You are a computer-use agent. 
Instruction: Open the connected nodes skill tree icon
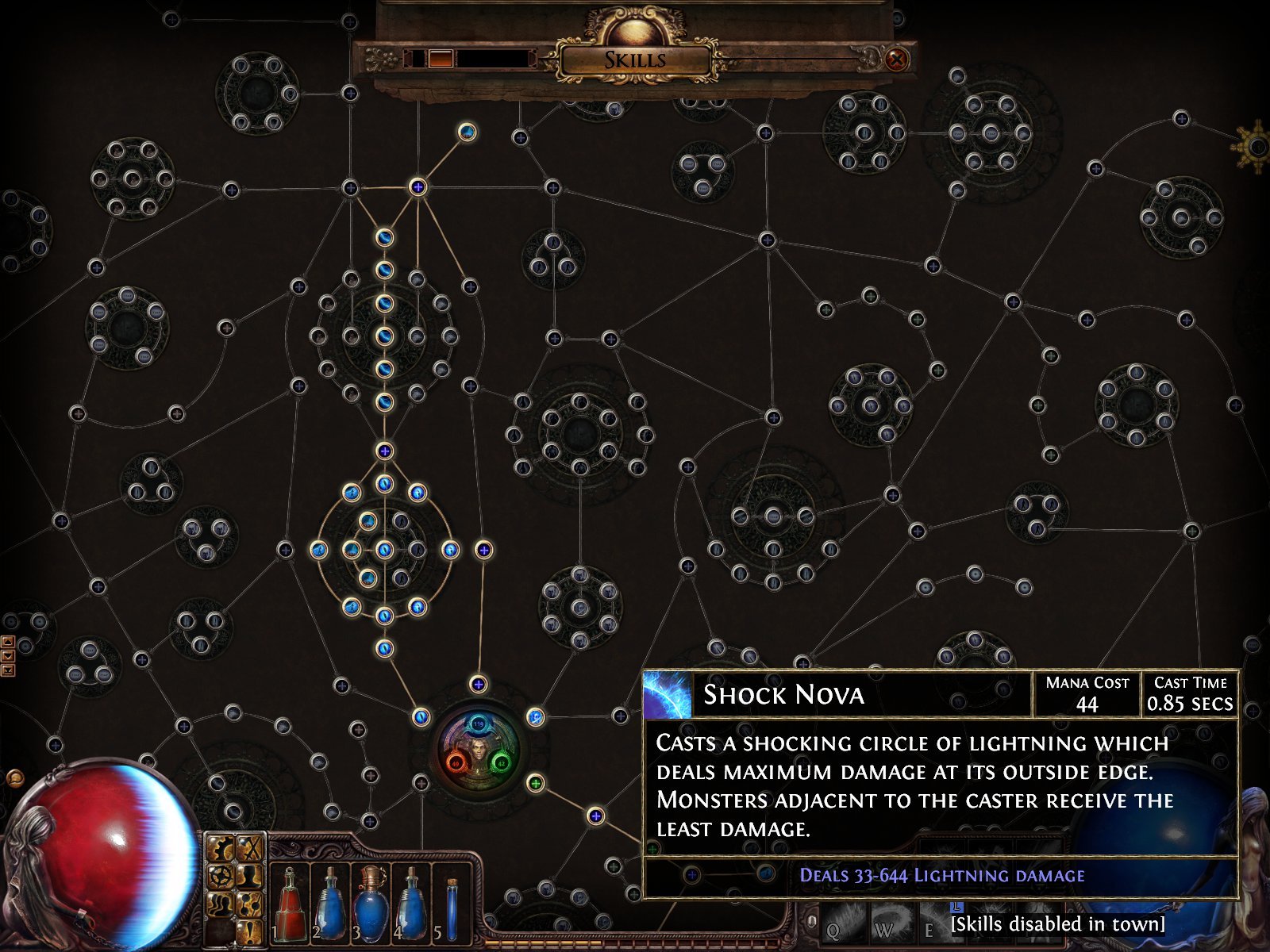249,903
